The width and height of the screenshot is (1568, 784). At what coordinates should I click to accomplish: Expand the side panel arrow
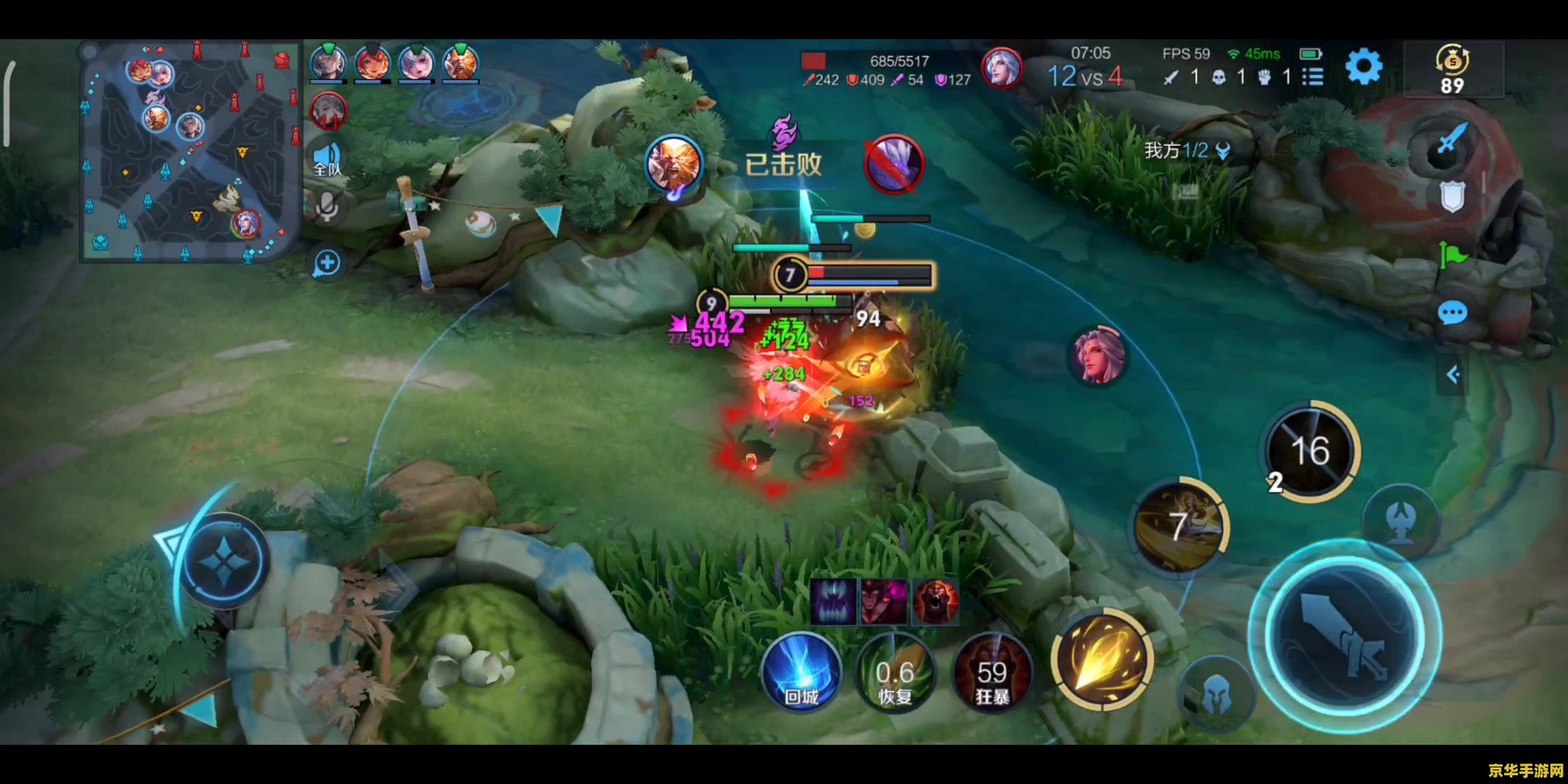pyautogui.click(x=1453, y=375)
